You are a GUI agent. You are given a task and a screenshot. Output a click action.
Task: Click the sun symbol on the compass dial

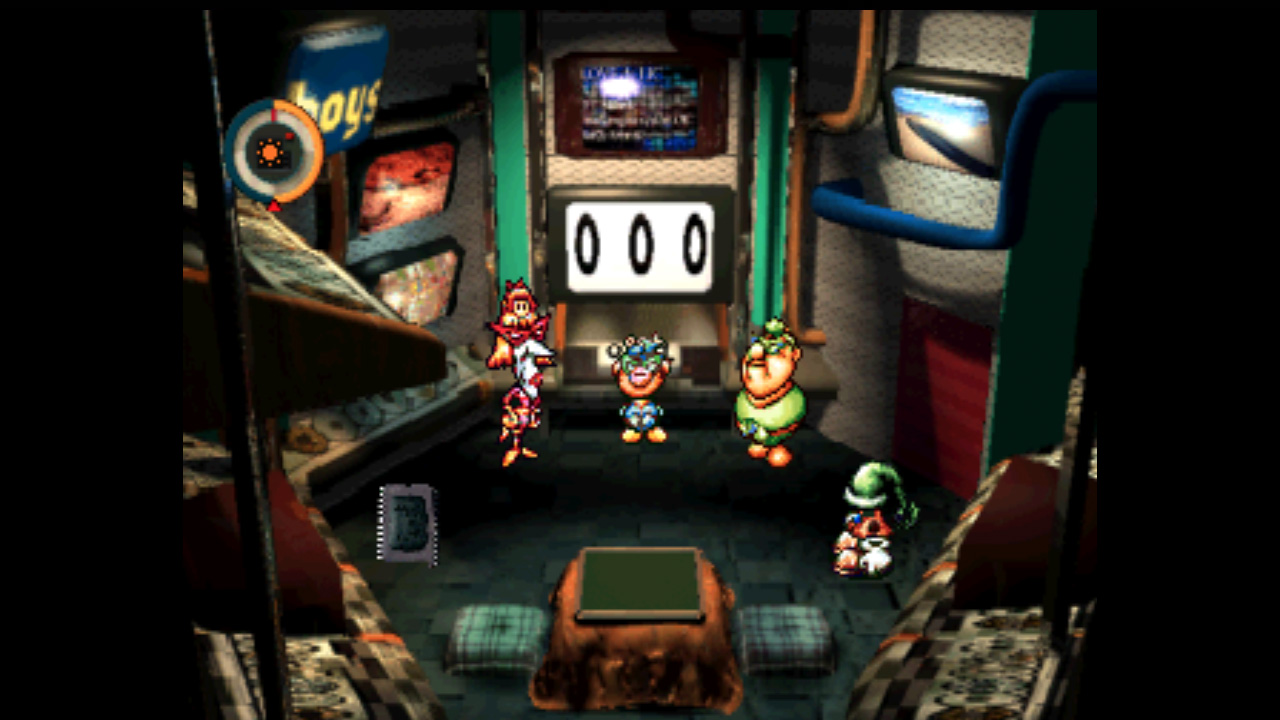(x=270, y=153)
